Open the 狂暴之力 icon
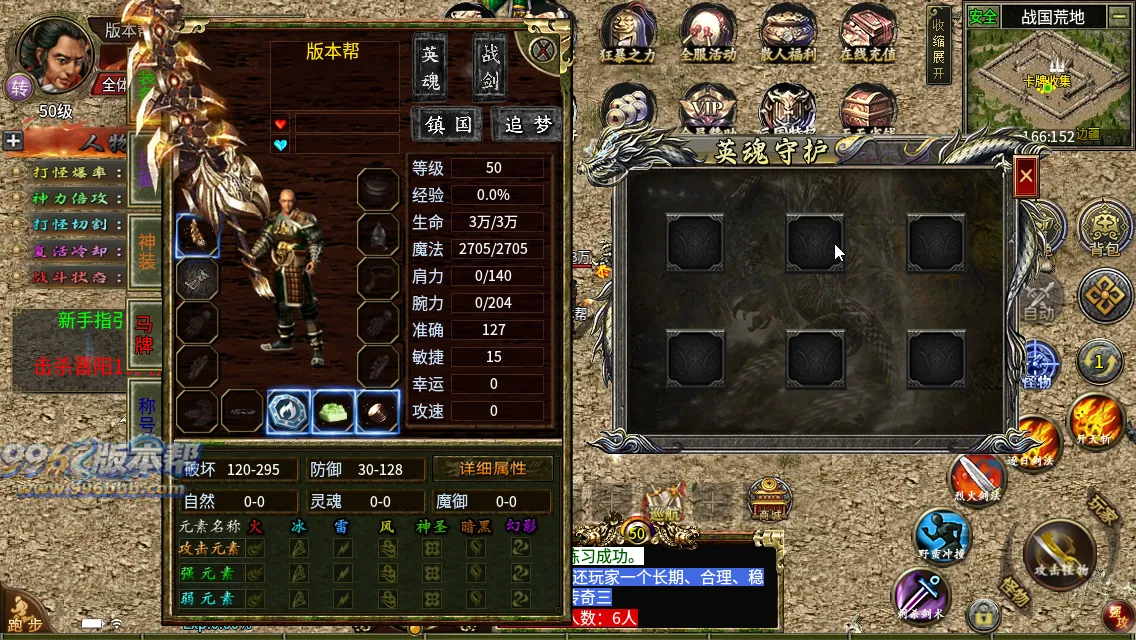 click(628, 35)
